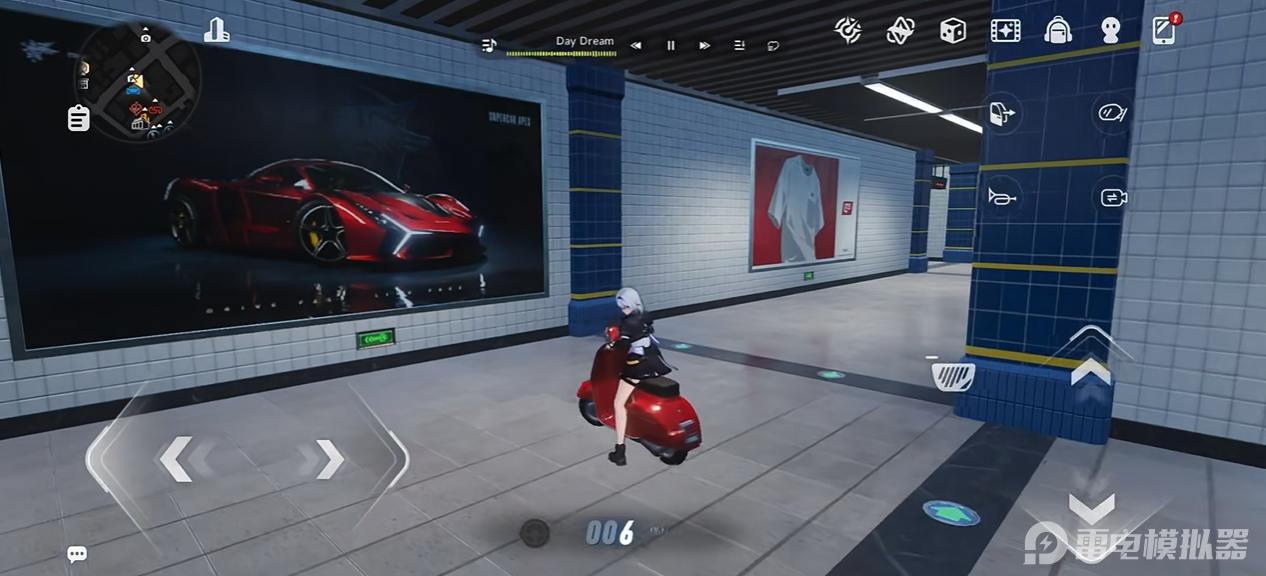The width and height of the screenshot is (1266, 576).
Task: Toggle the music repeat mode icon
Action: (x=773, y=45)
